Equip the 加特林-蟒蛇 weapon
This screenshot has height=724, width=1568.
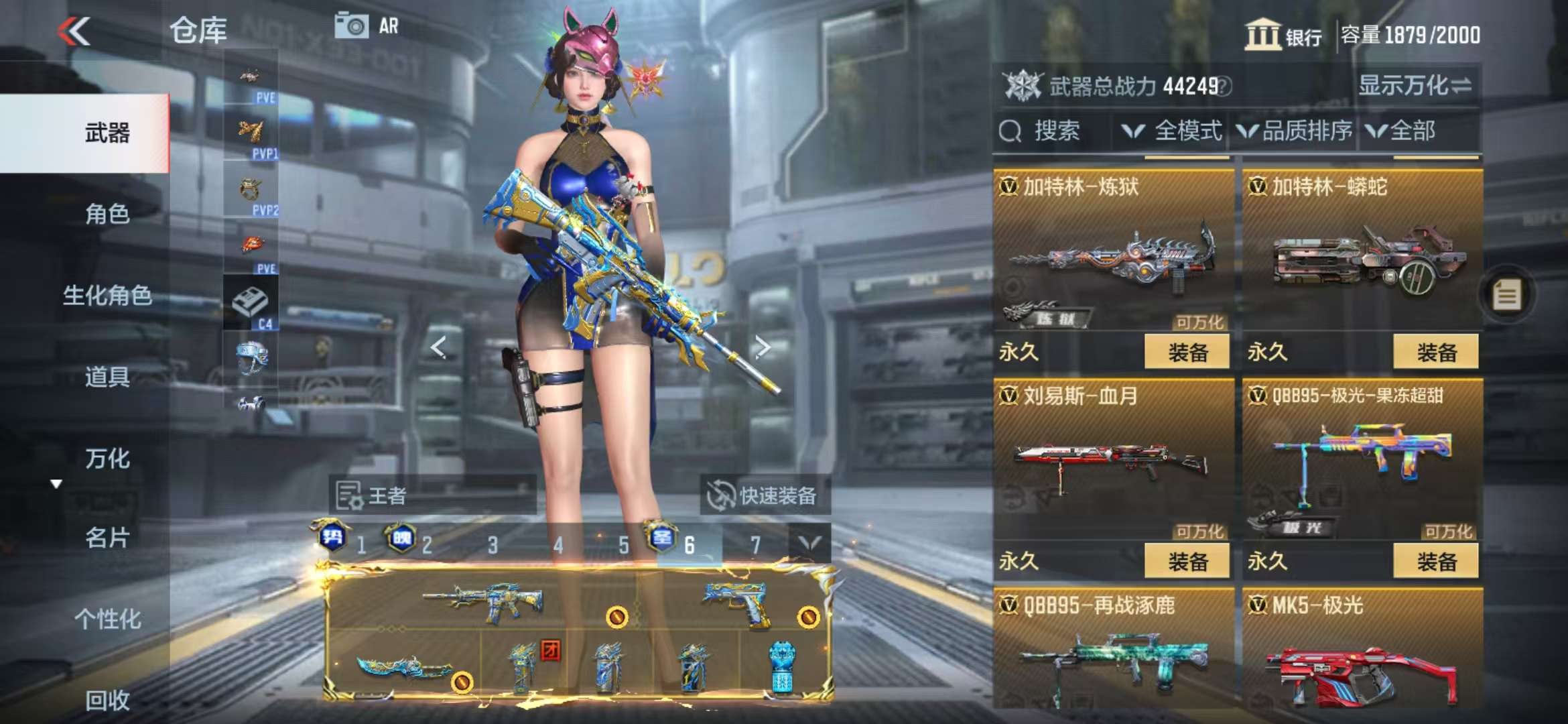click(1436, 352)
